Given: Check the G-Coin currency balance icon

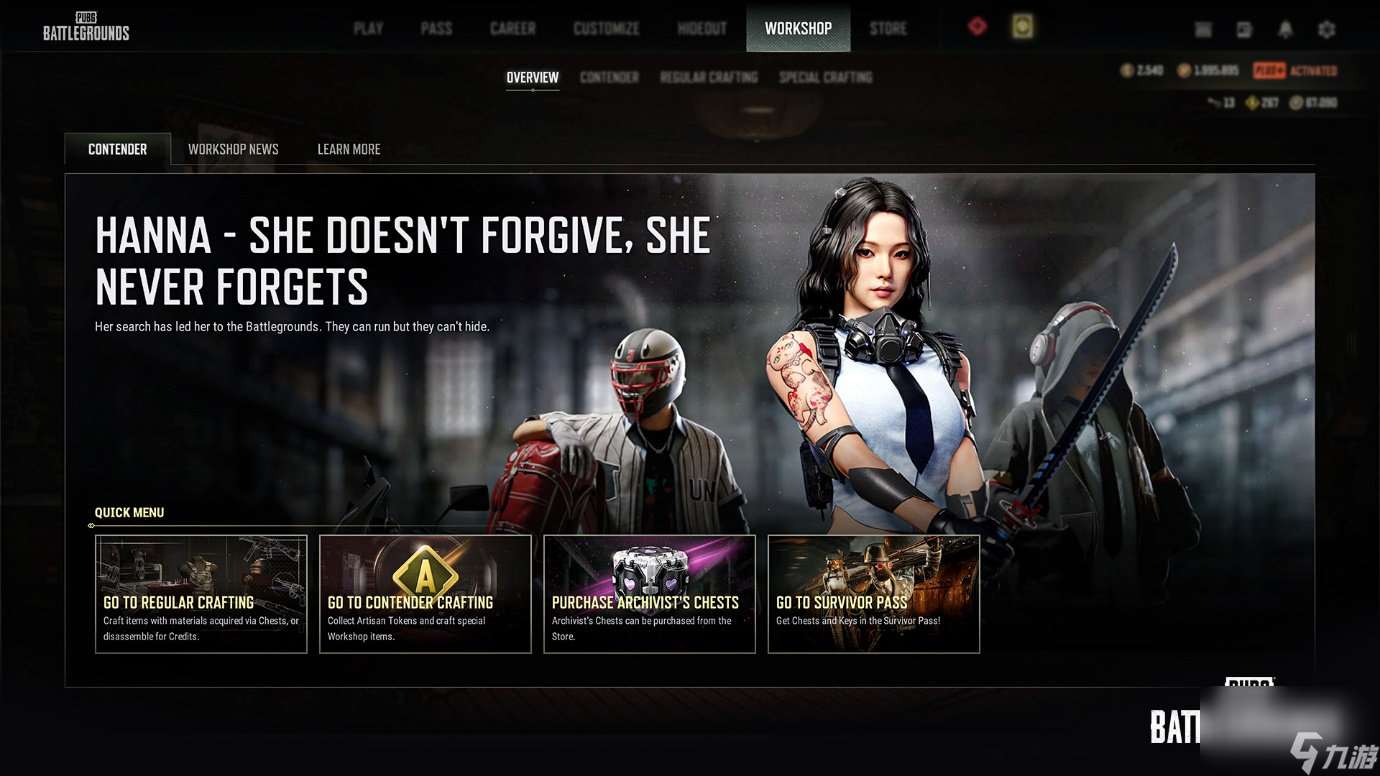Looking at the screenshot, I should (x=1128, y=70).
